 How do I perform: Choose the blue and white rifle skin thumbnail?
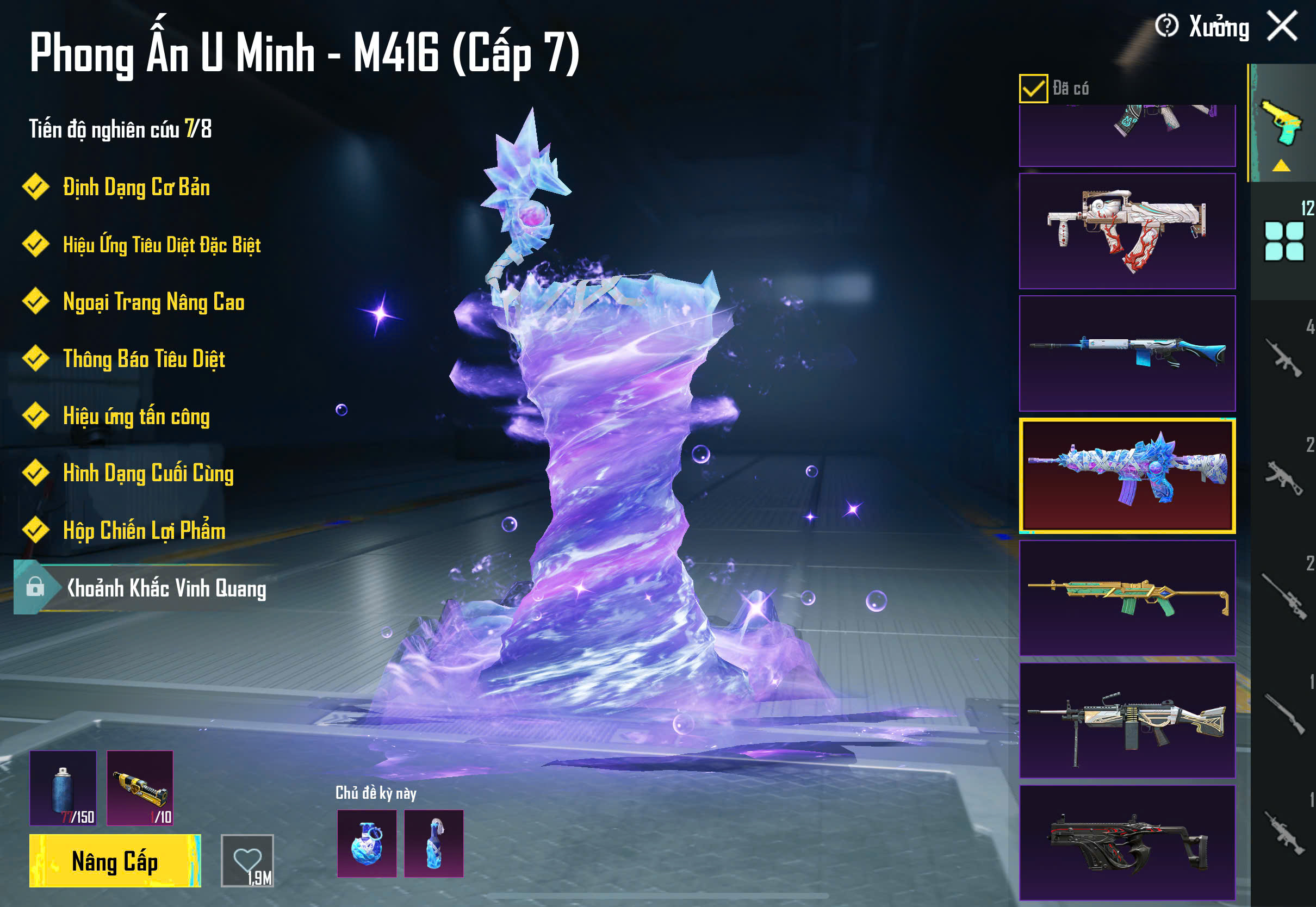(x=1127, y=353)
